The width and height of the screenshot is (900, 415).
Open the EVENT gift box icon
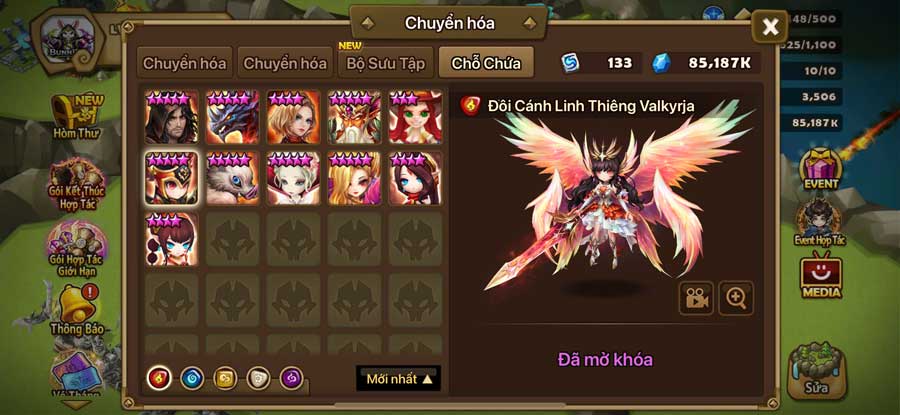coord(823,170)
